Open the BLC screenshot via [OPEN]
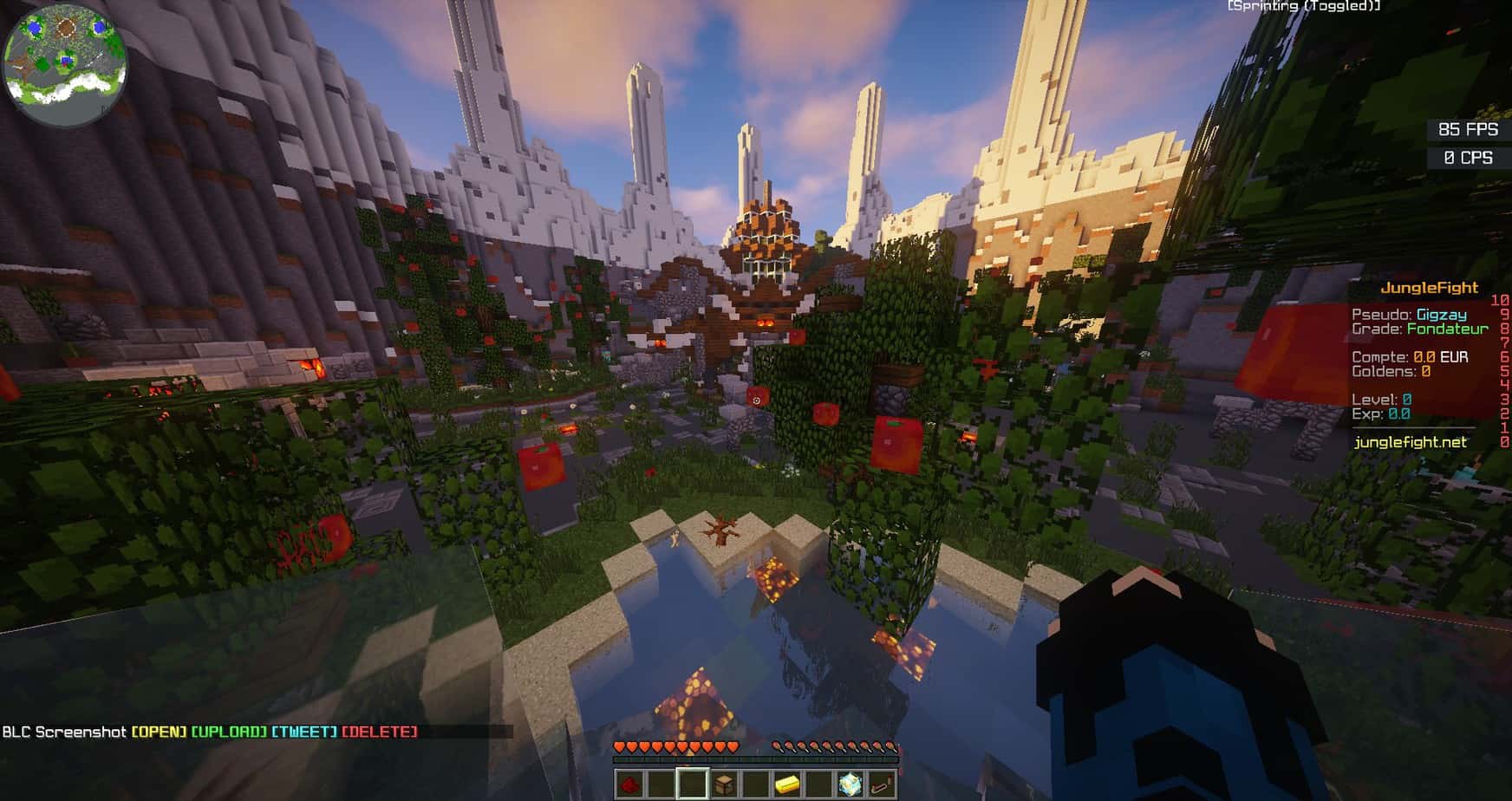The height and width of the screenshot is (801, 1512). point(159,733)
